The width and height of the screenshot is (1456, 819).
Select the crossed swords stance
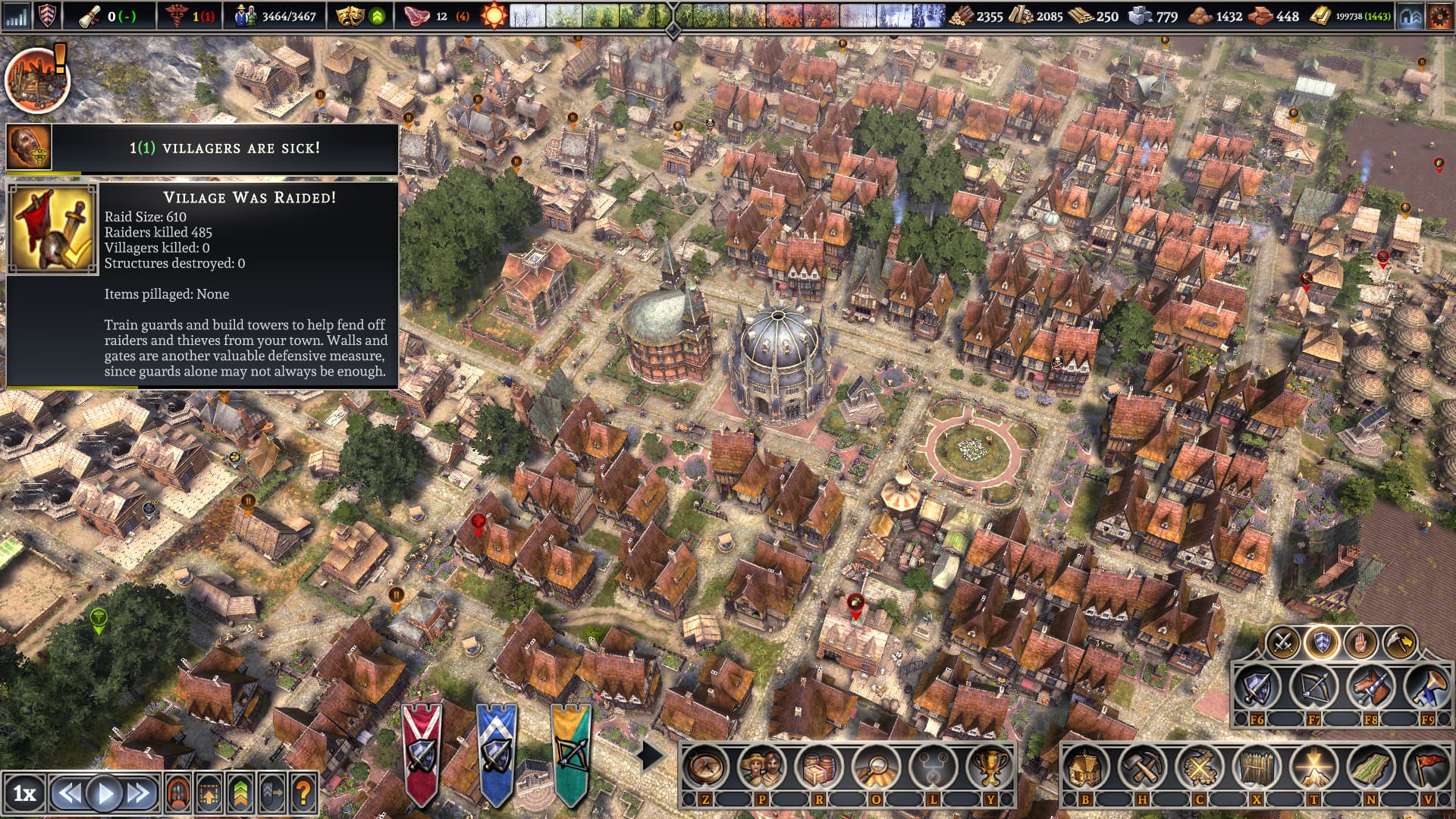tap(1283, 643)
